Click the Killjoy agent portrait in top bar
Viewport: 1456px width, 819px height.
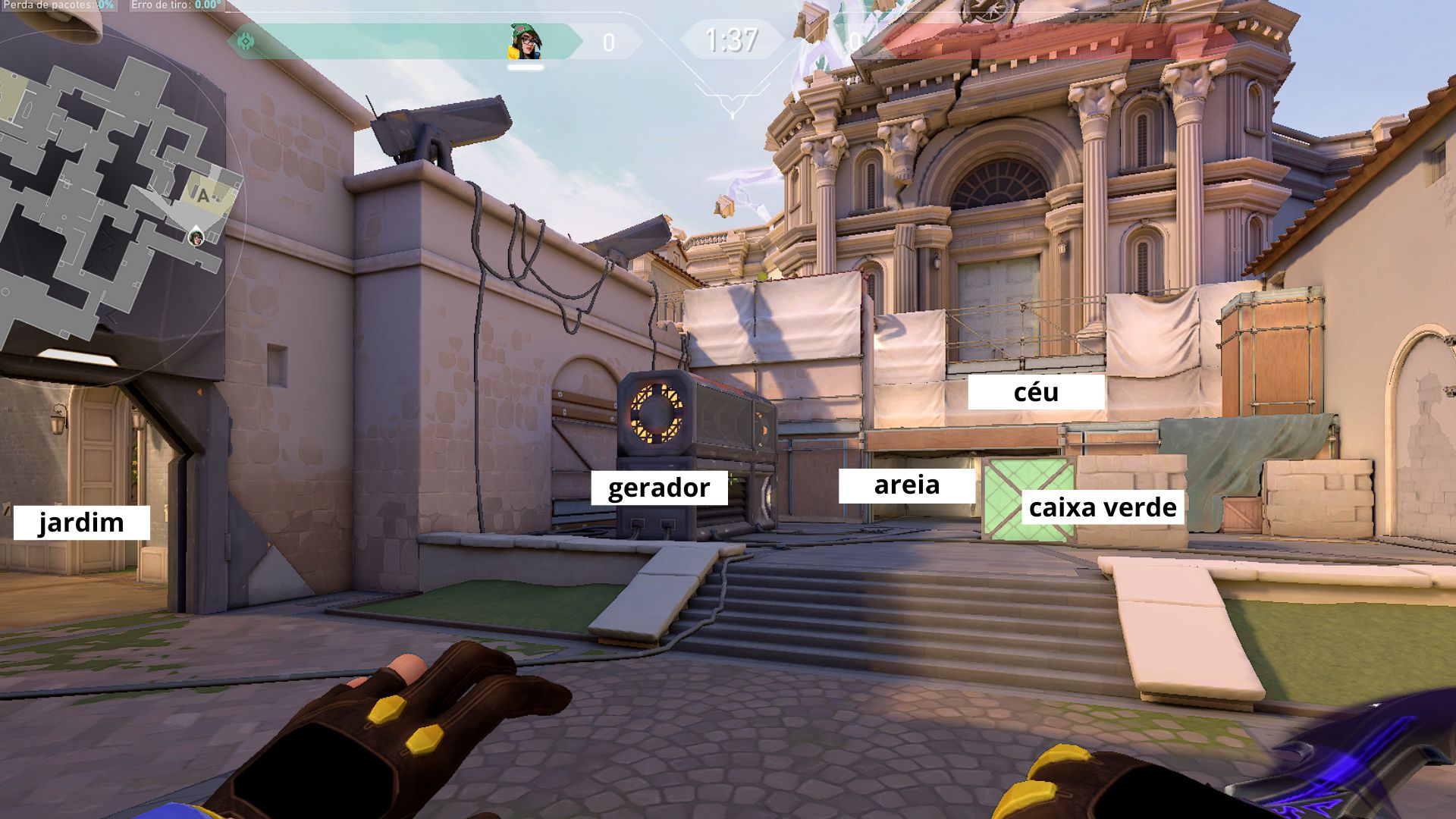point(525,42)
